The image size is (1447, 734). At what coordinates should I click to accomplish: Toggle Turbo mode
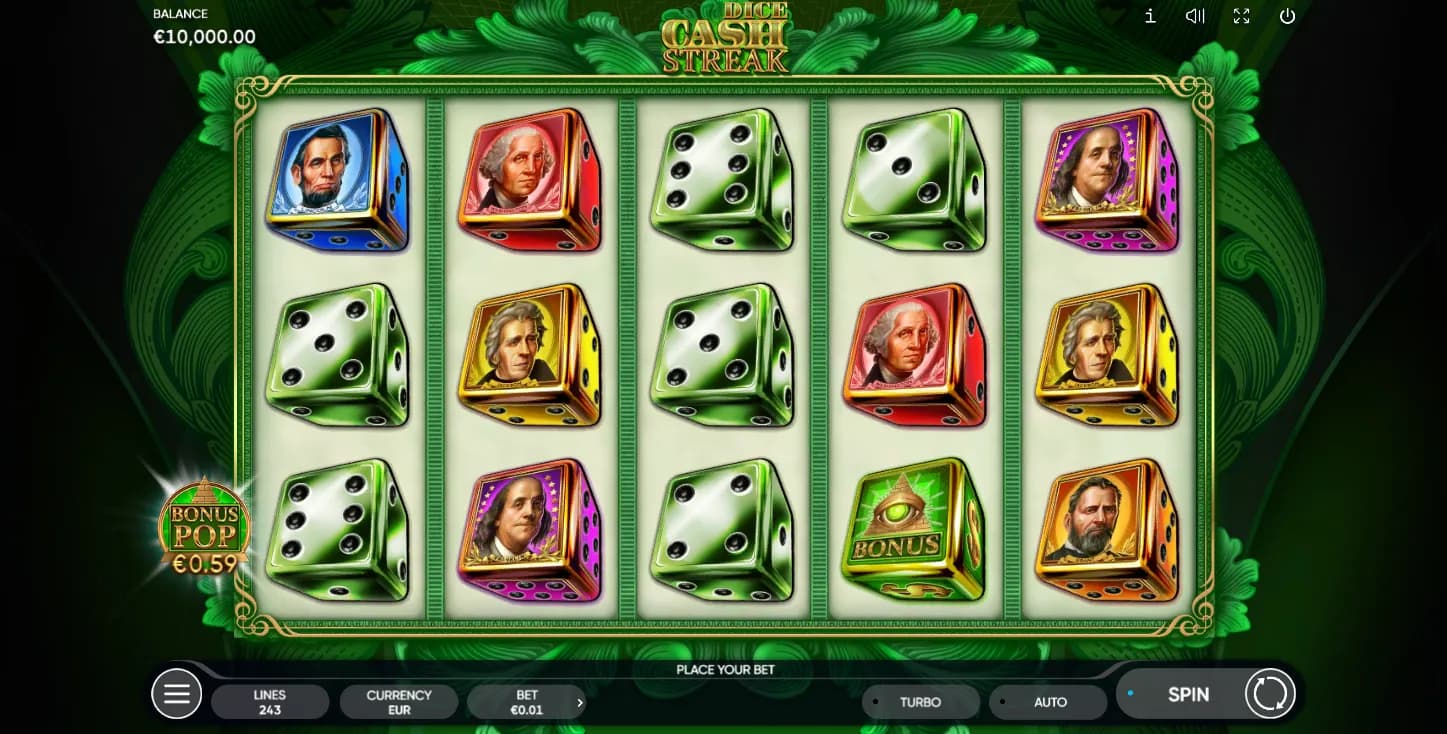920,702
